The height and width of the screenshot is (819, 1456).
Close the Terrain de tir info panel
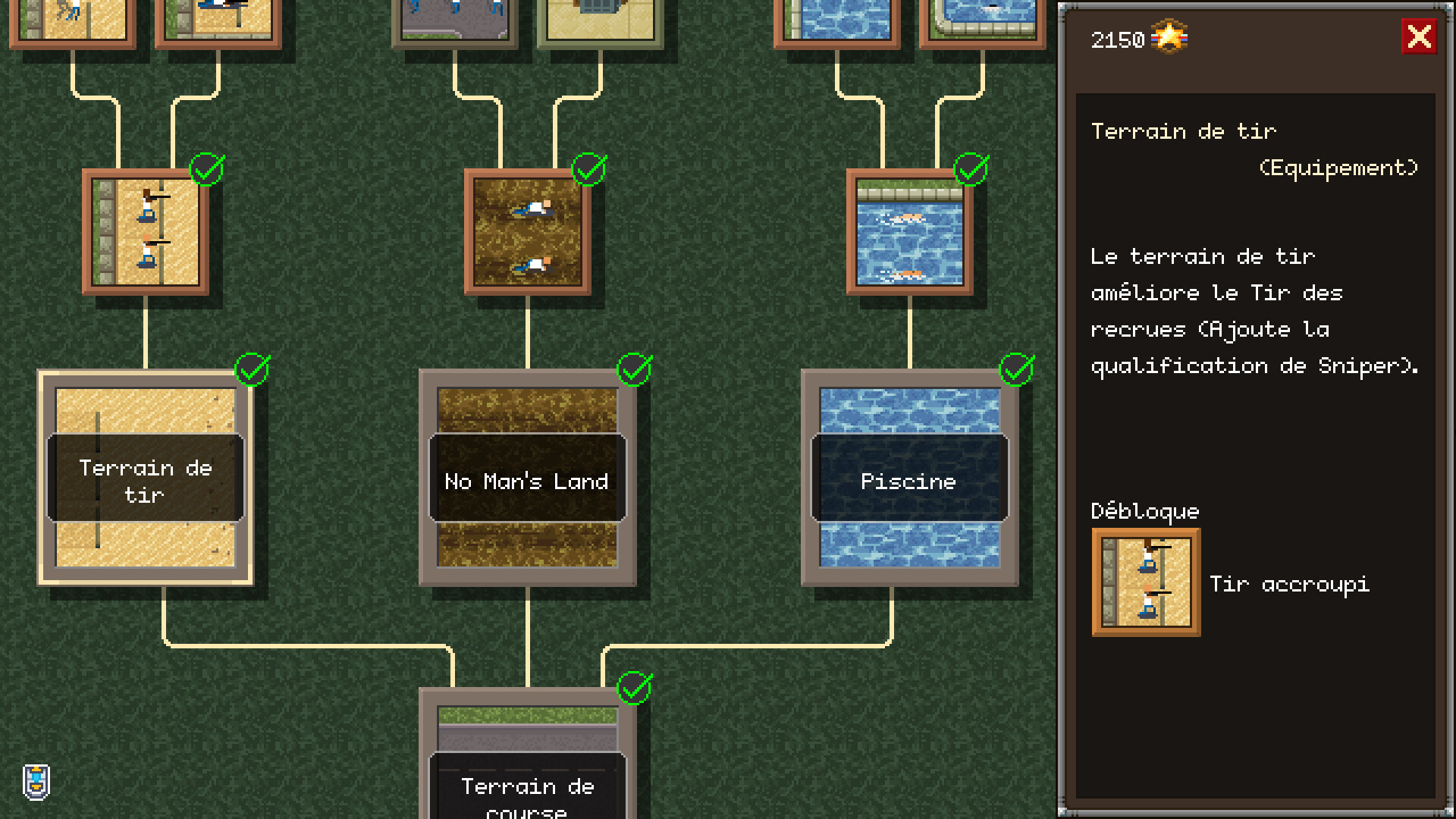coord(1418,36)
